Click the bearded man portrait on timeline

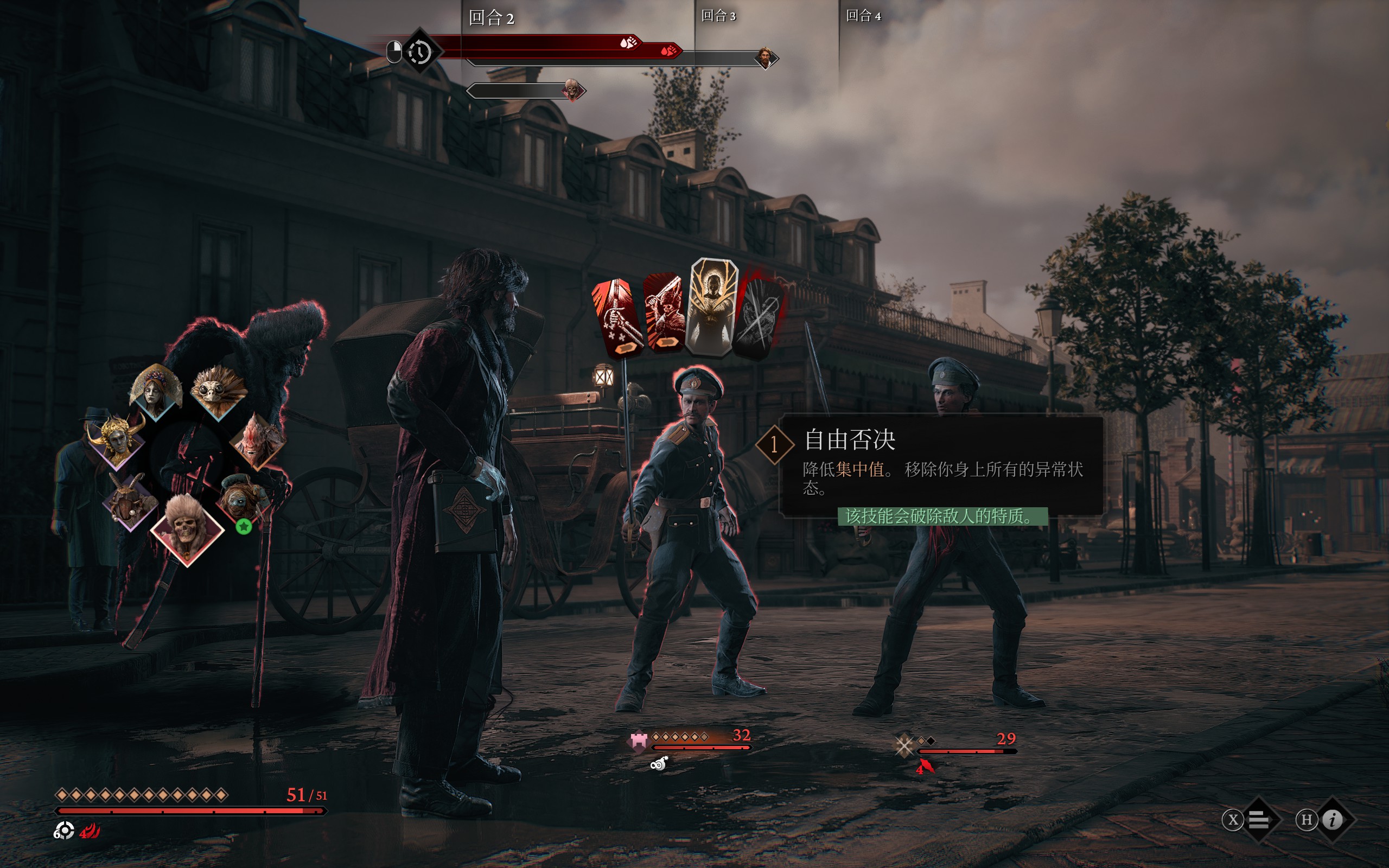point(764,58)
